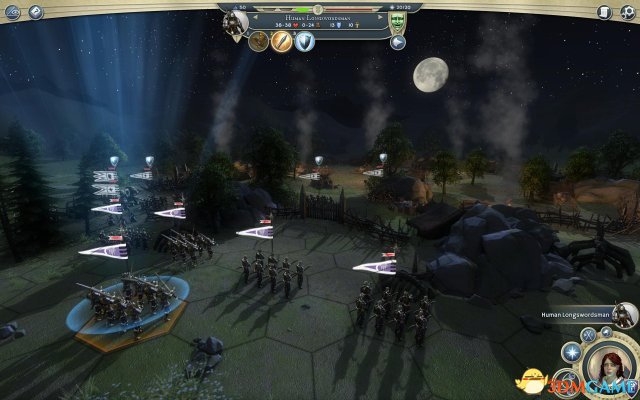Open the top-left game menu button

pos(12,11)
